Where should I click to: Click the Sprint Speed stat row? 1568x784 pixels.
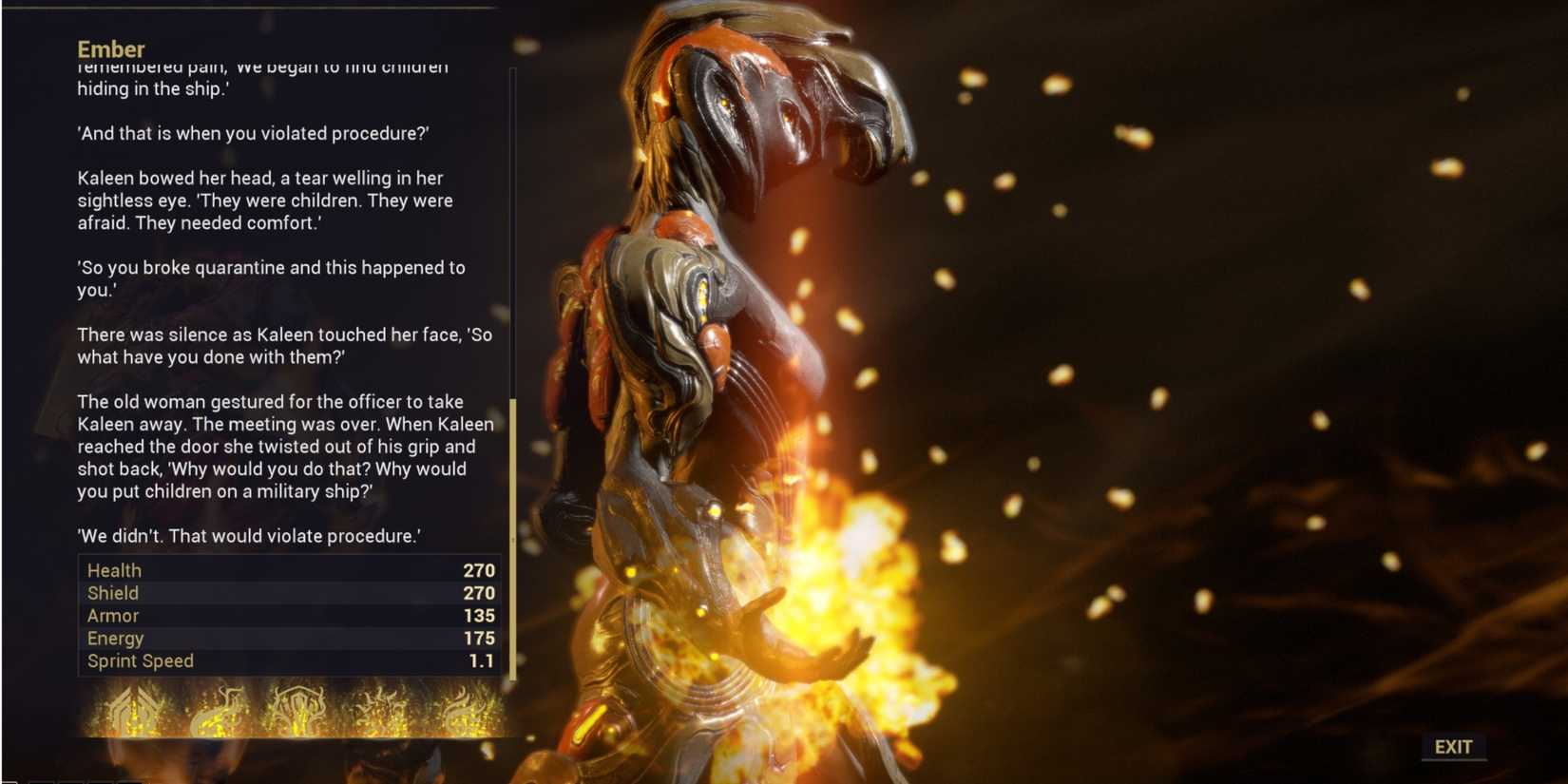point(285,660)
